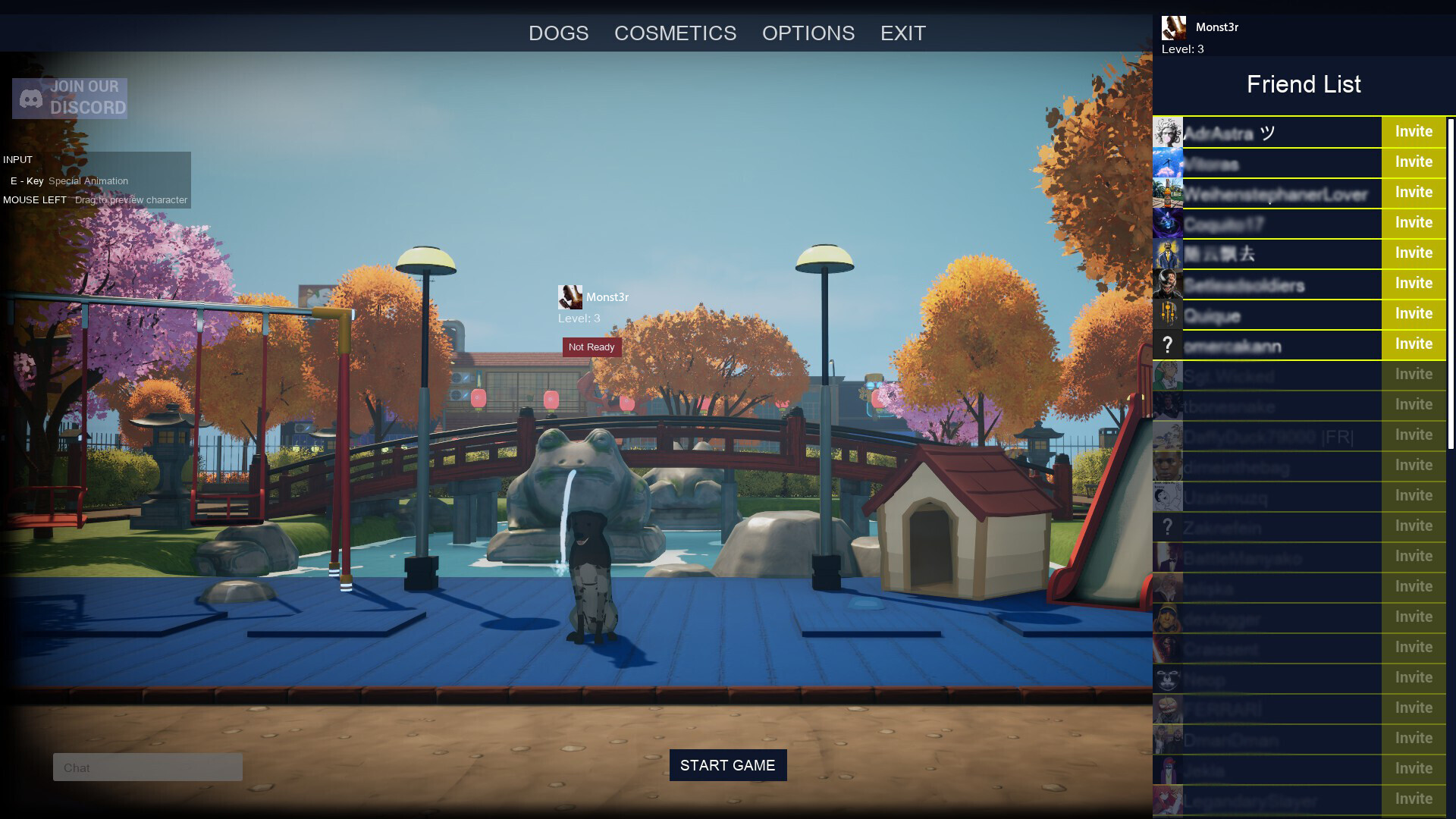This screenshot has width=1456, height=819.
Task: Invite AdrAstra to the lobby
Action: tap(1413, 132)
